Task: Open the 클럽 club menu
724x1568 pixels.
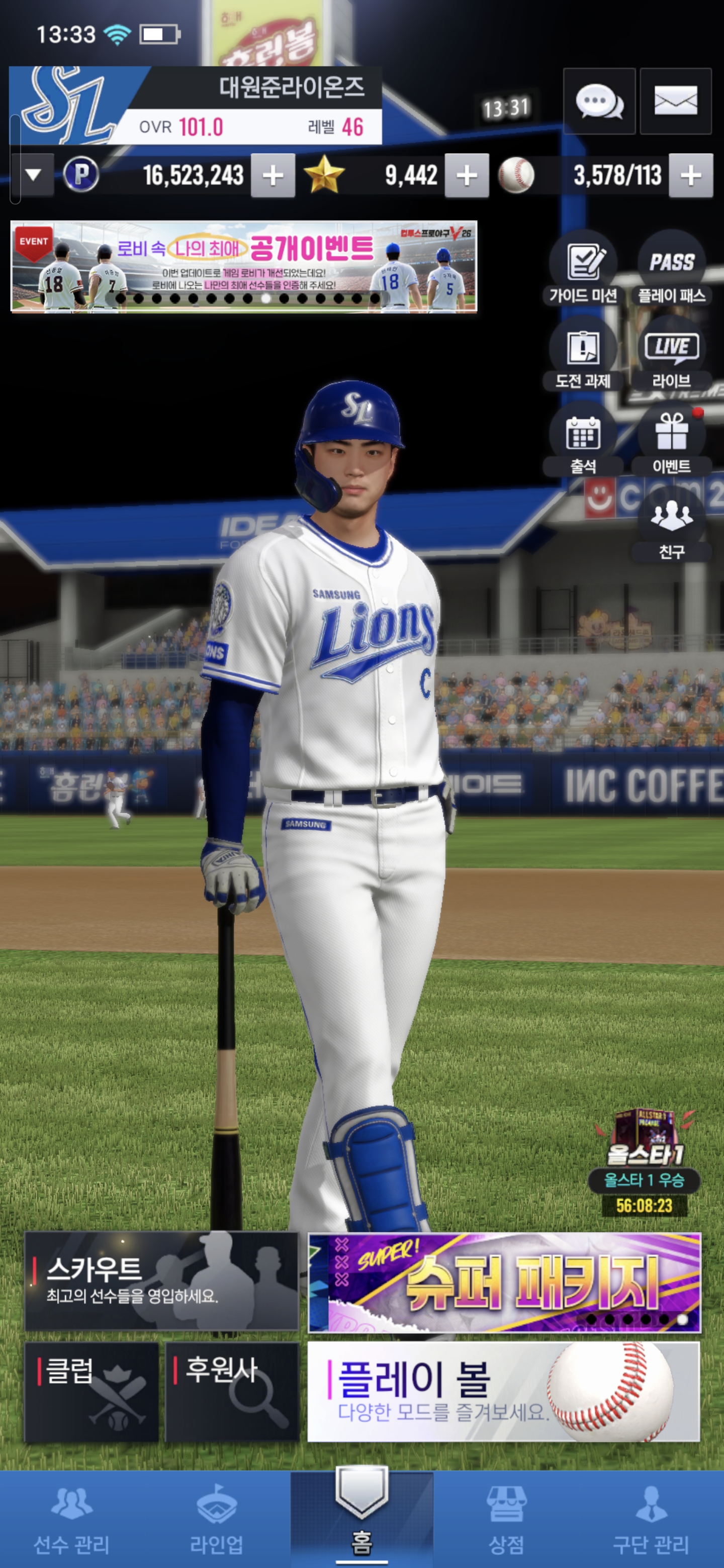Action: (92, 1392)
